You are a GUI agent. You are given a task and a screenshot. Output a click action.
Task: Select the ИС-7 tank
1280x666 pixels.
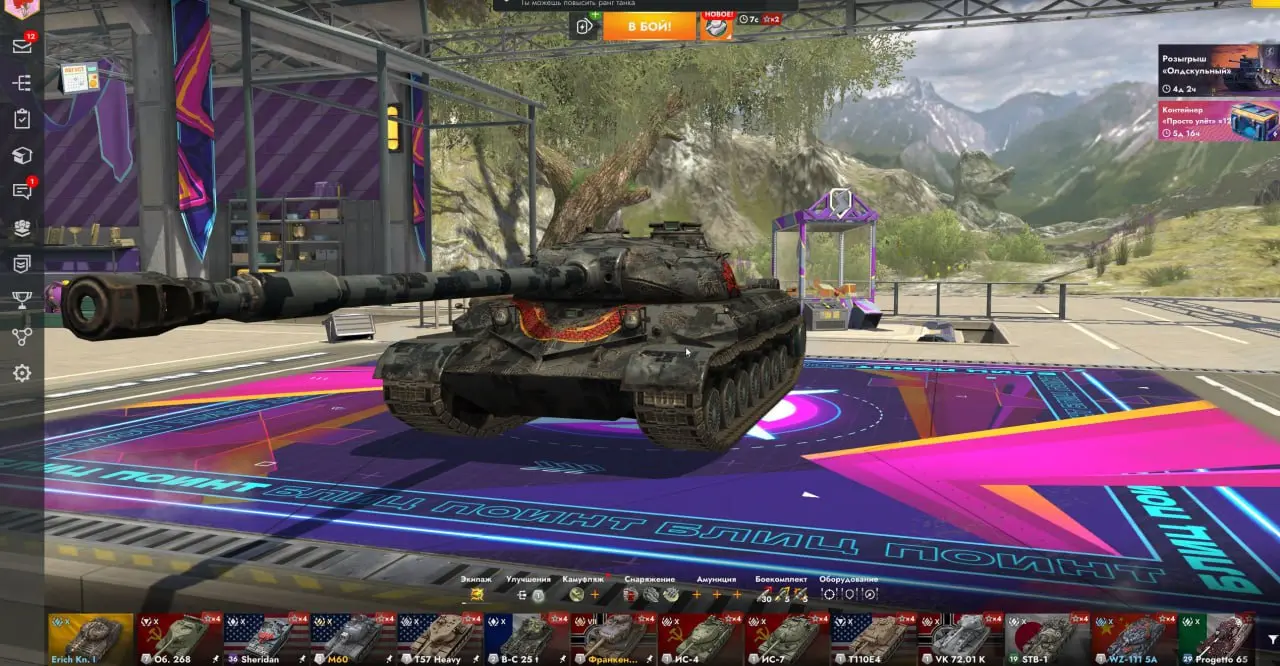(x=786, y=638)
